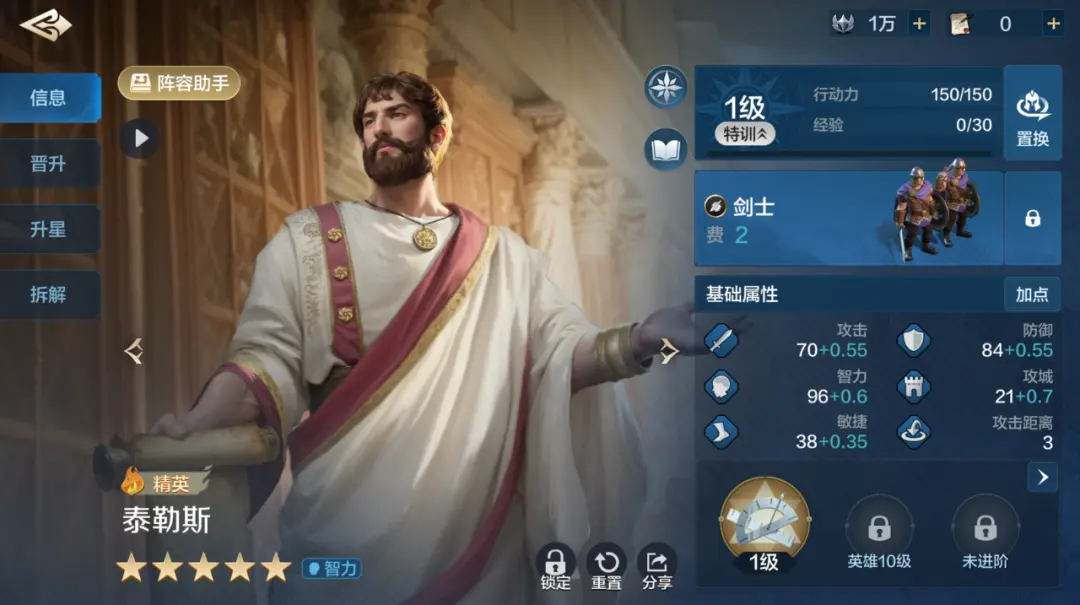
Task: Go back with the top-left arrow
Action: 45,26
